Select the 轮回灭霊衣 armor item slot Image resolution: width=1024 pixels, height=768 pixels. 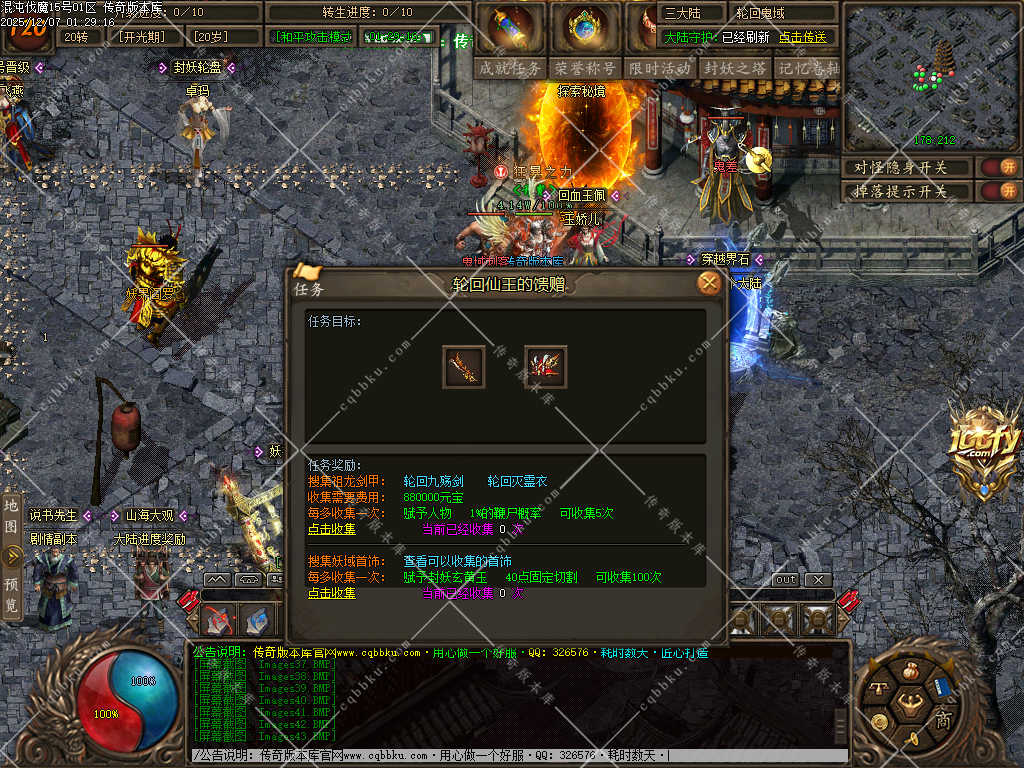(x=545, y=367)
